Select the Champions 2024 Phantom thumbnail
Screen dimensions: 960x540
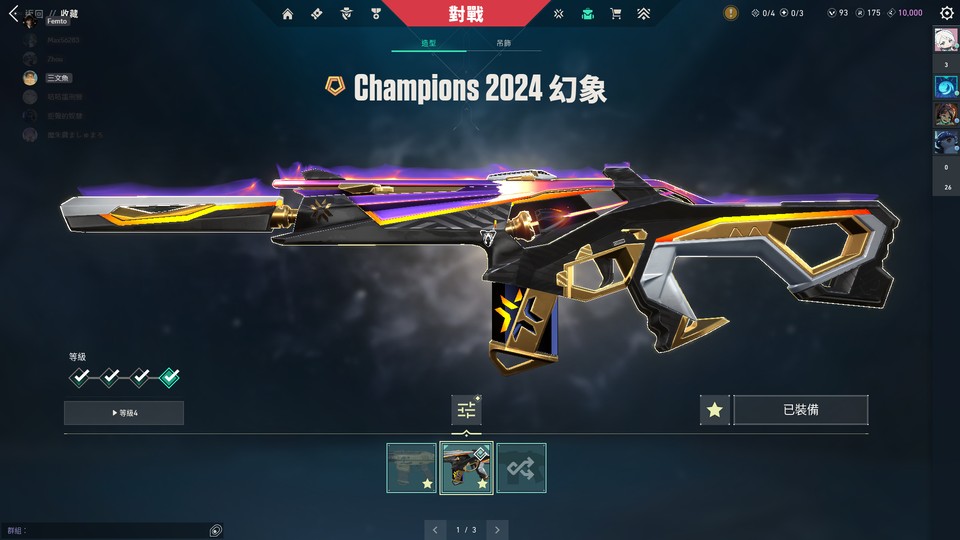click(466, 468)
